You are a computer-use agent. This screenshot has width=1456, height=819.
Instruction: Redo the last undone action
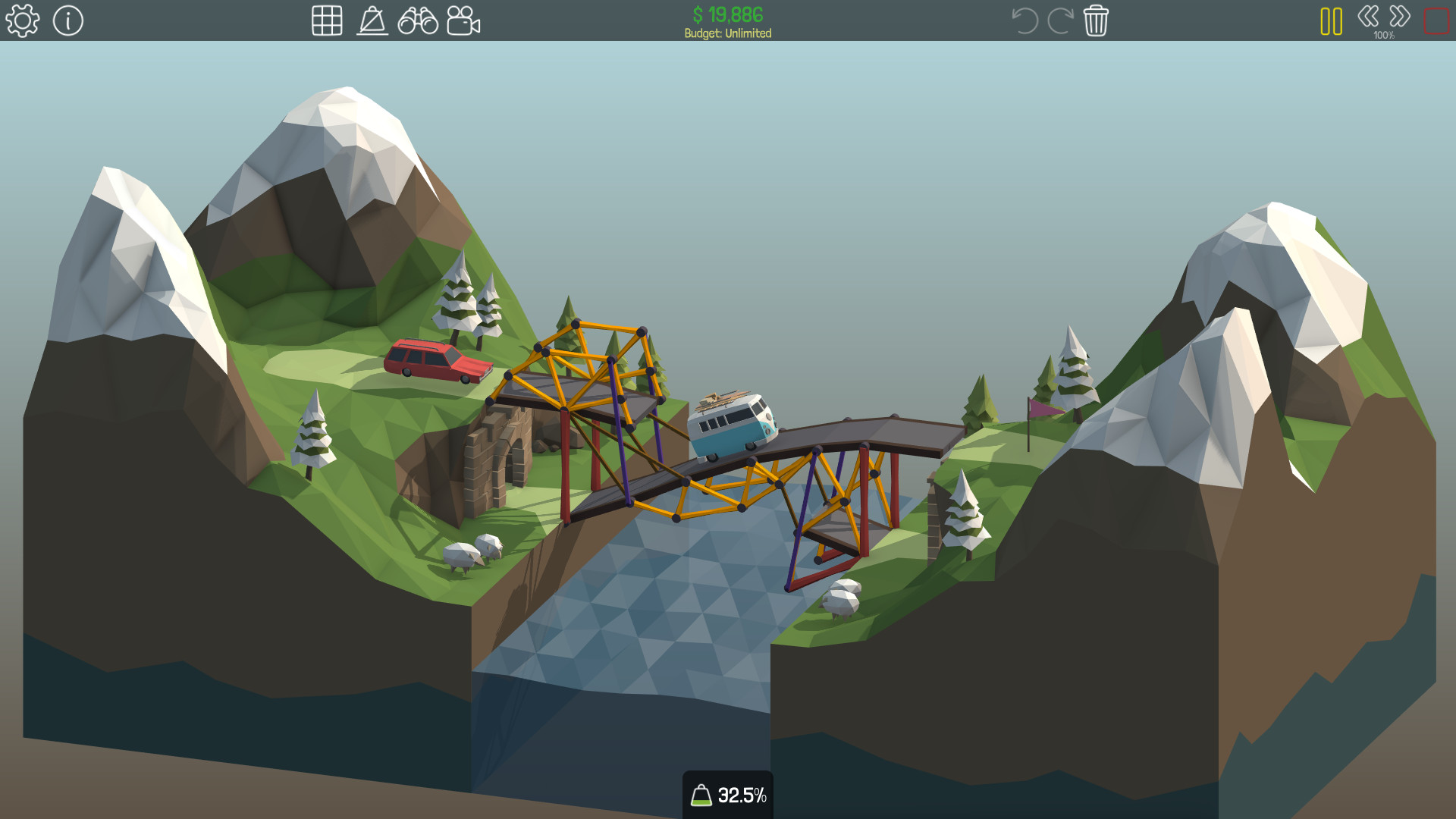coord(1060,20)
